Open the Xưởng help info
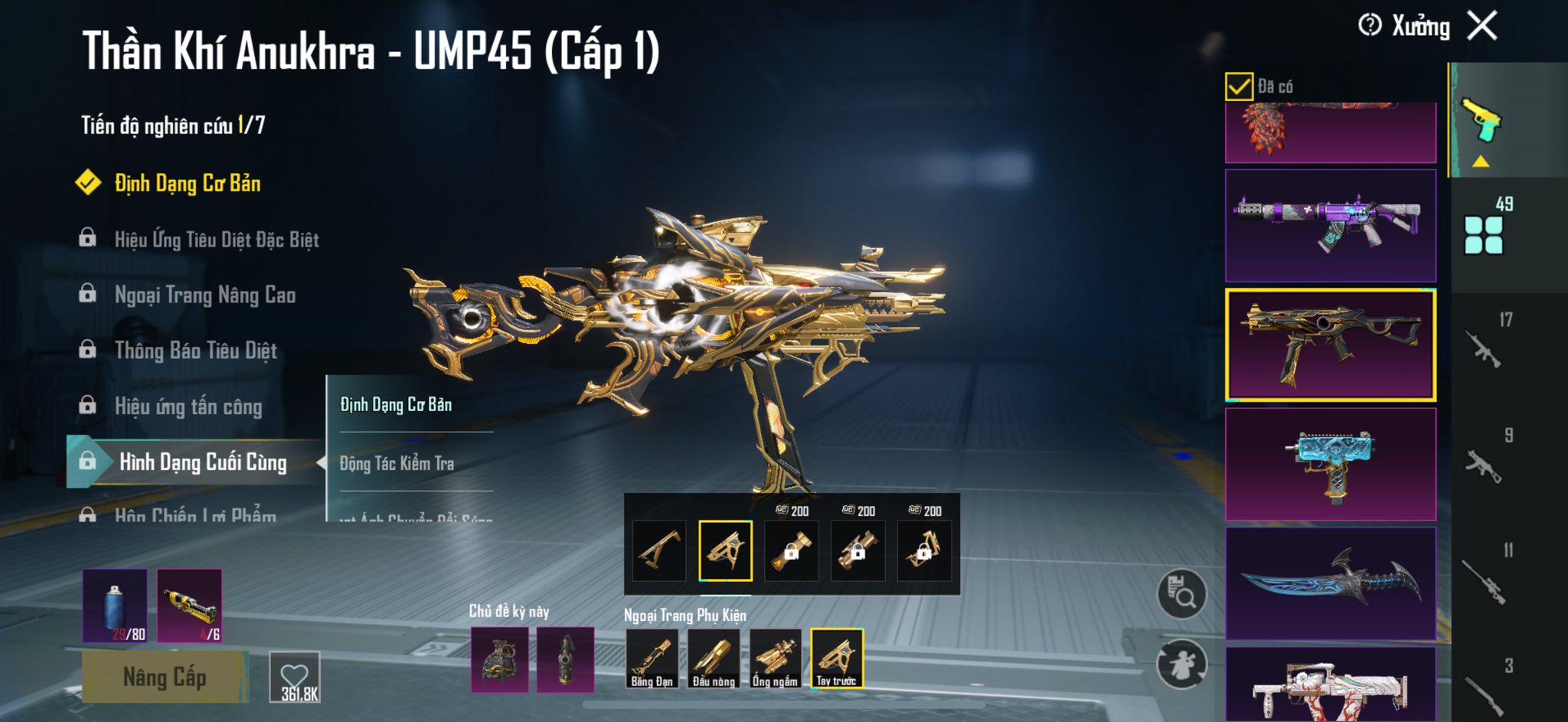The width and height of the screenshot is (1568, 722). point(1370,25)
